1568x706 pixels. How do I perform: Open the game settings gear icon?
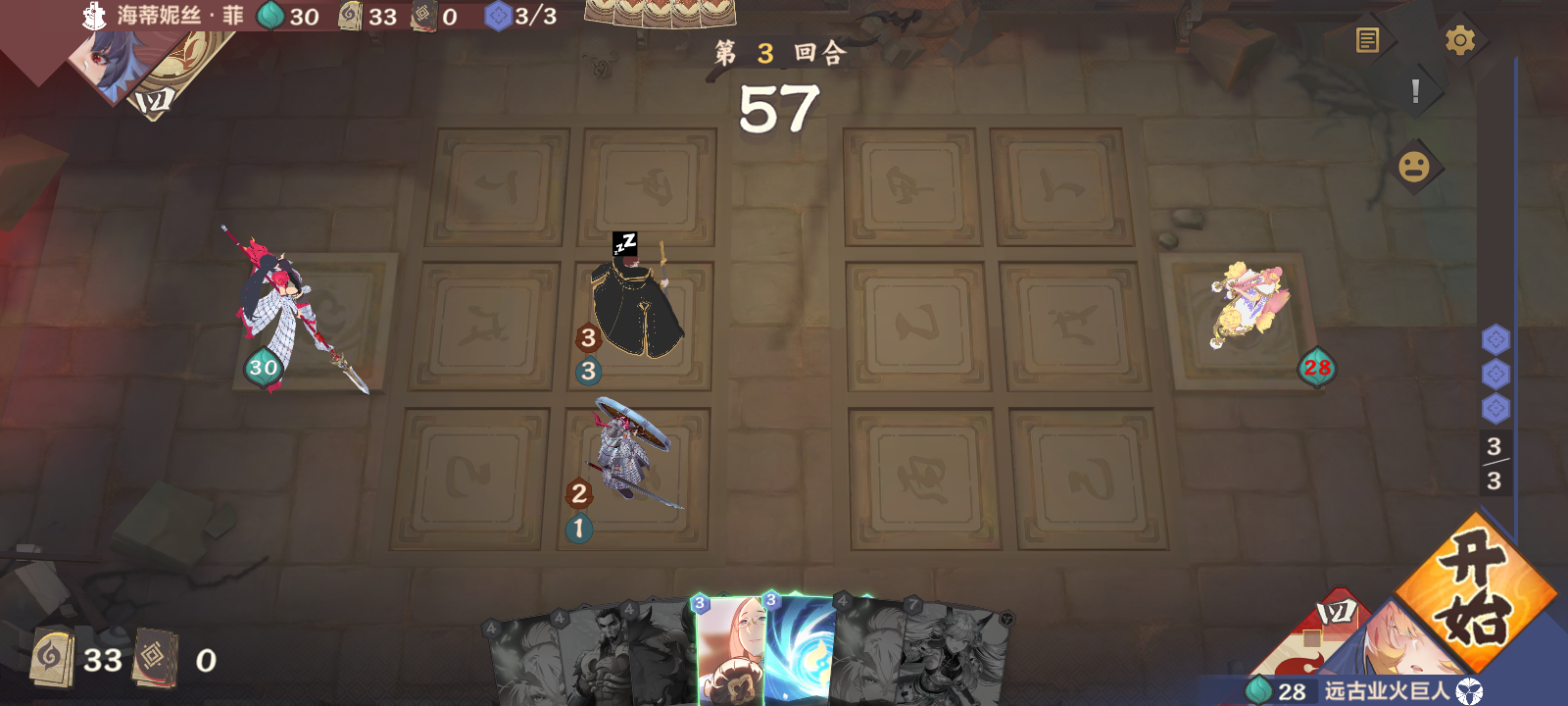1461,39
